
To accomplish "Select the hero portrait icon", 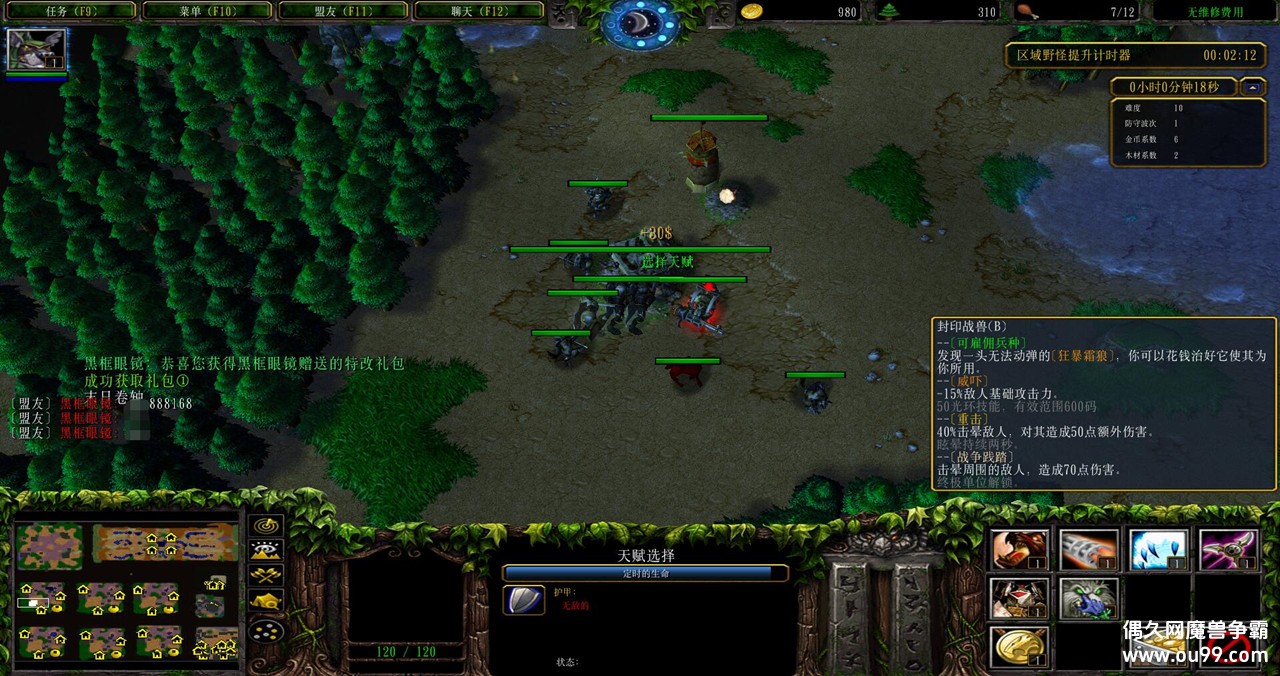I will click(37, 49).
